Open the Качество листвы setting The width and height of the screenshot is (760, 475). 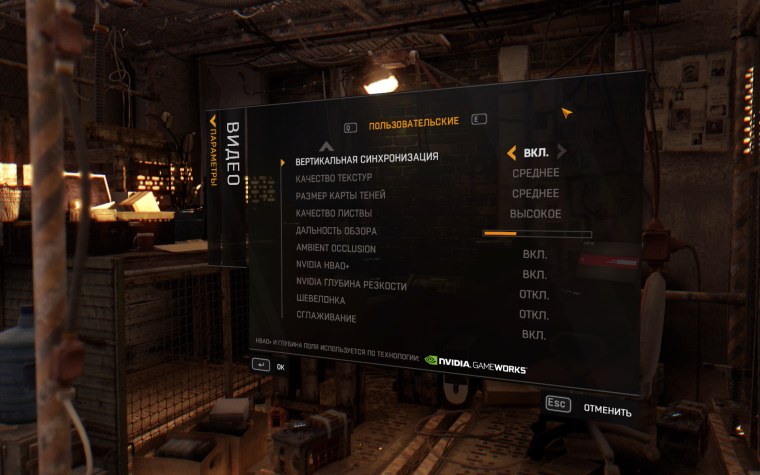click(333, 214)
